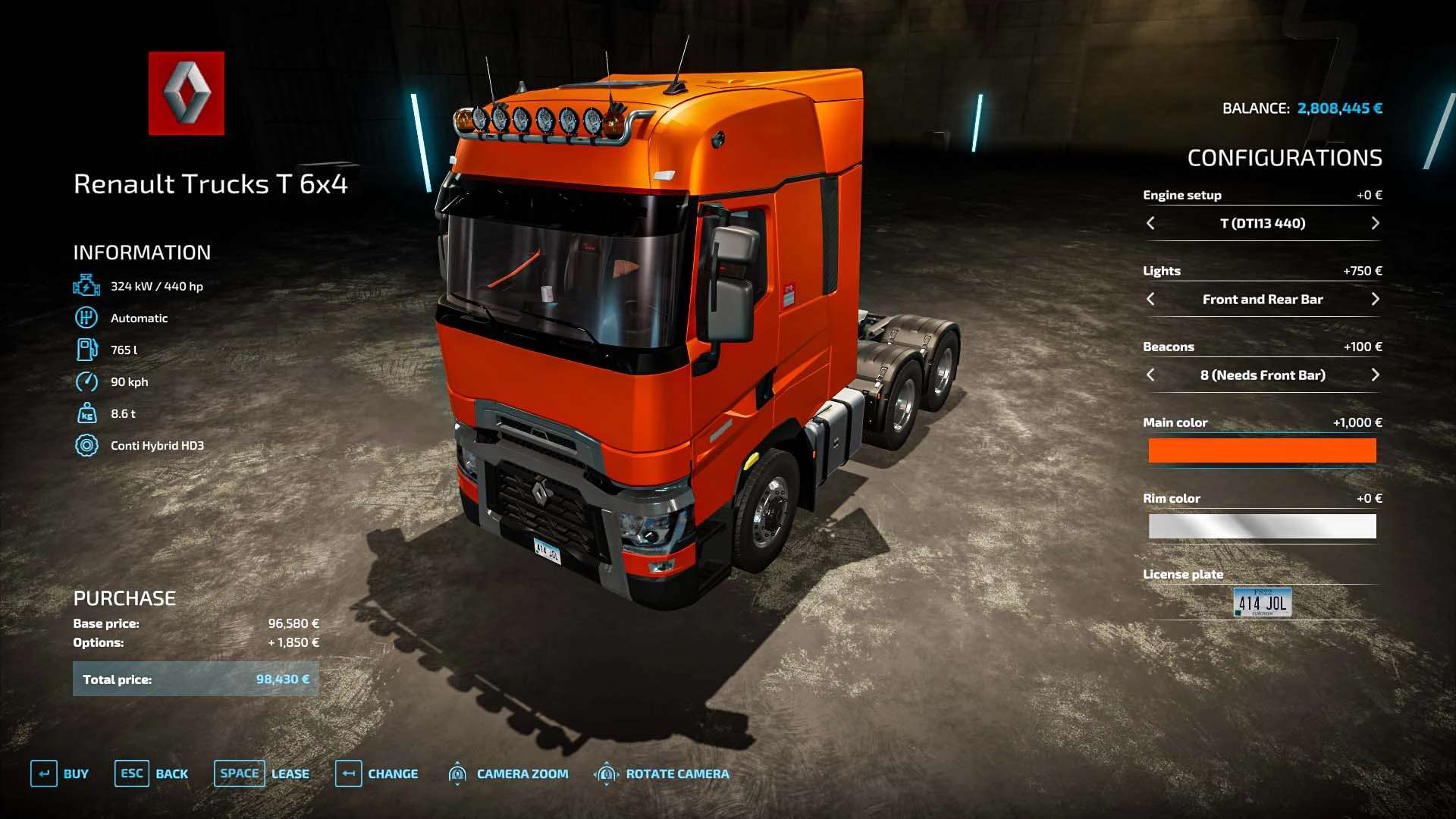The image size is (1456, 819).
Task: Select previous Engine setup option
Action: point(1150,223)
